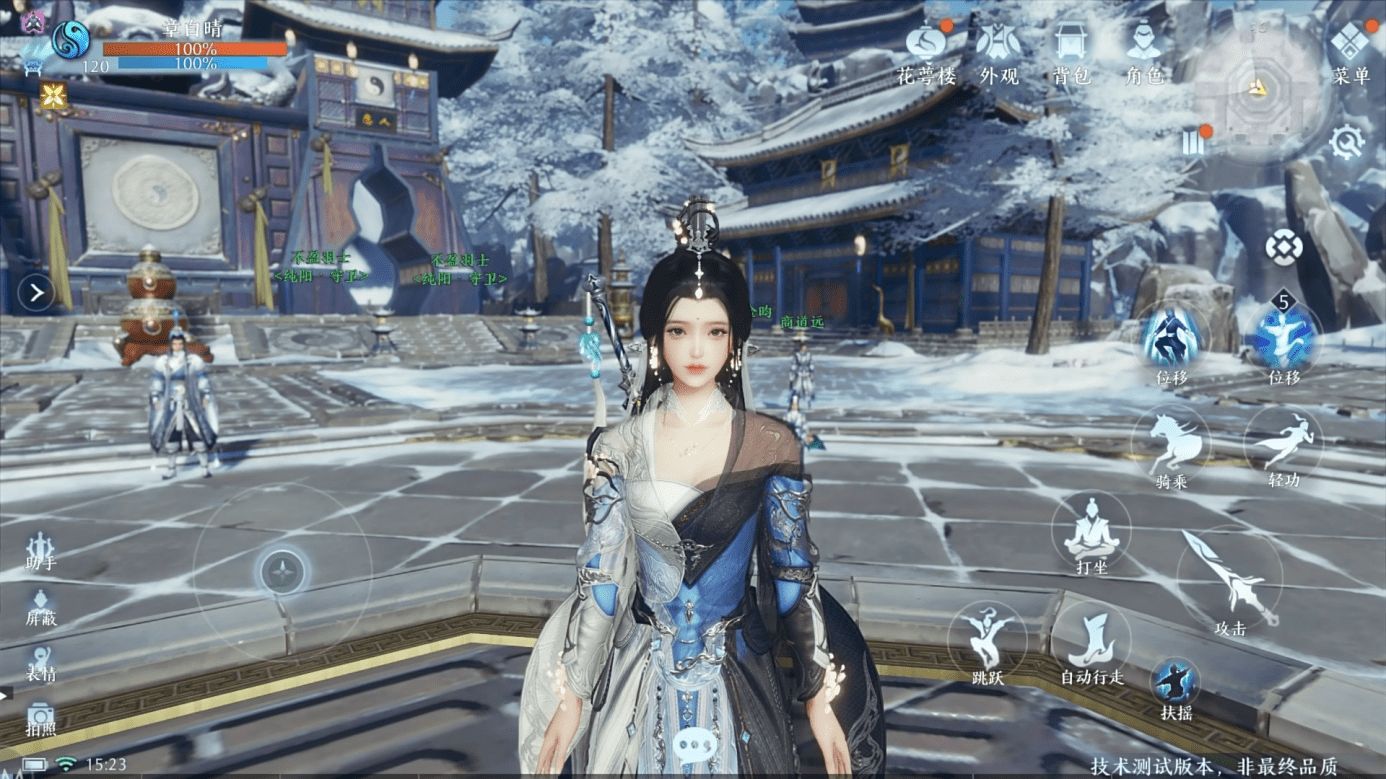
Task: Open the 表情 emote menu
Action: click(x=40, y=662)
